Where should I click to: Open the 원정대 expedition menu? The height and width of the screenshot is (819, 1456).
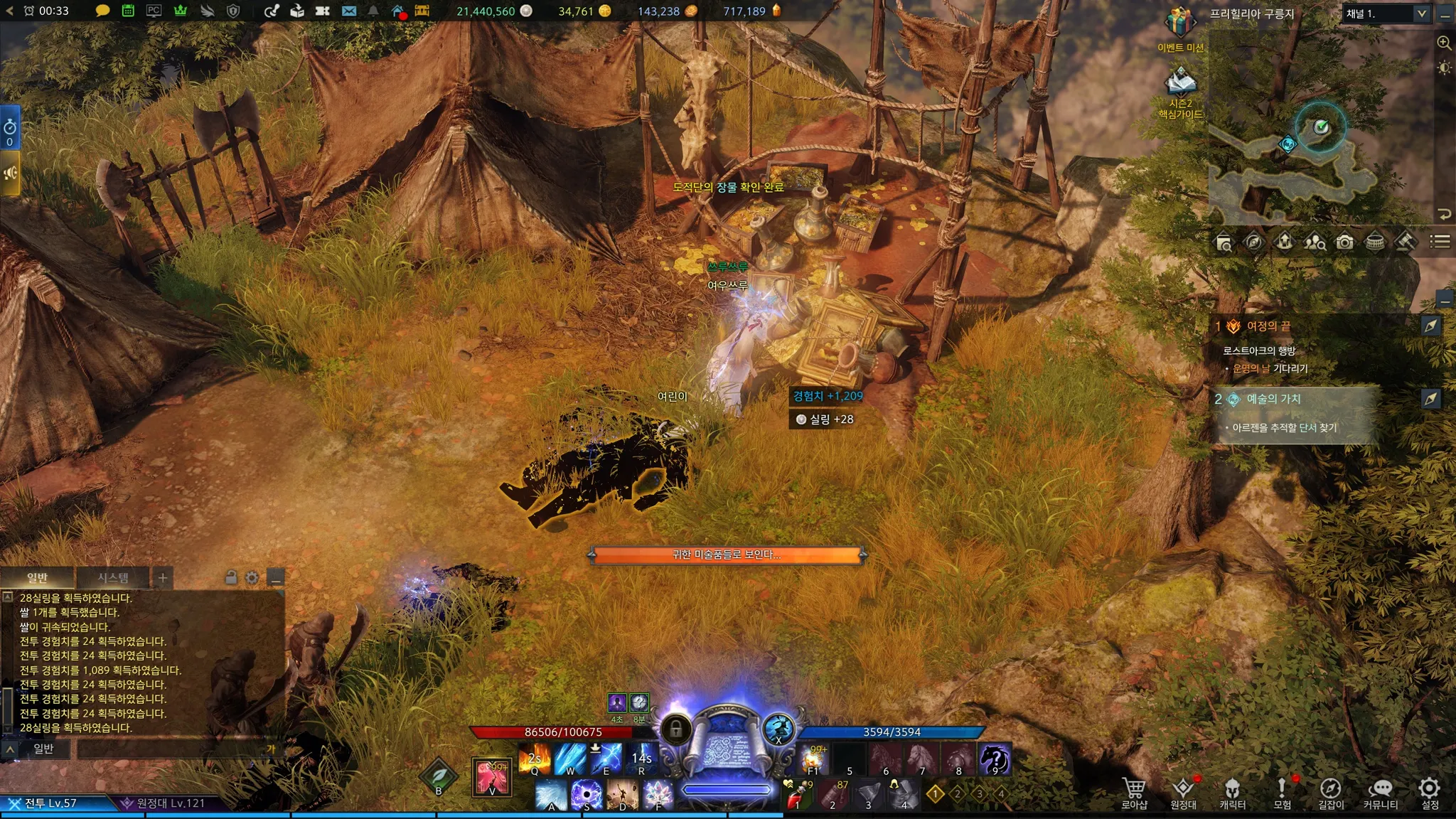1183,792
